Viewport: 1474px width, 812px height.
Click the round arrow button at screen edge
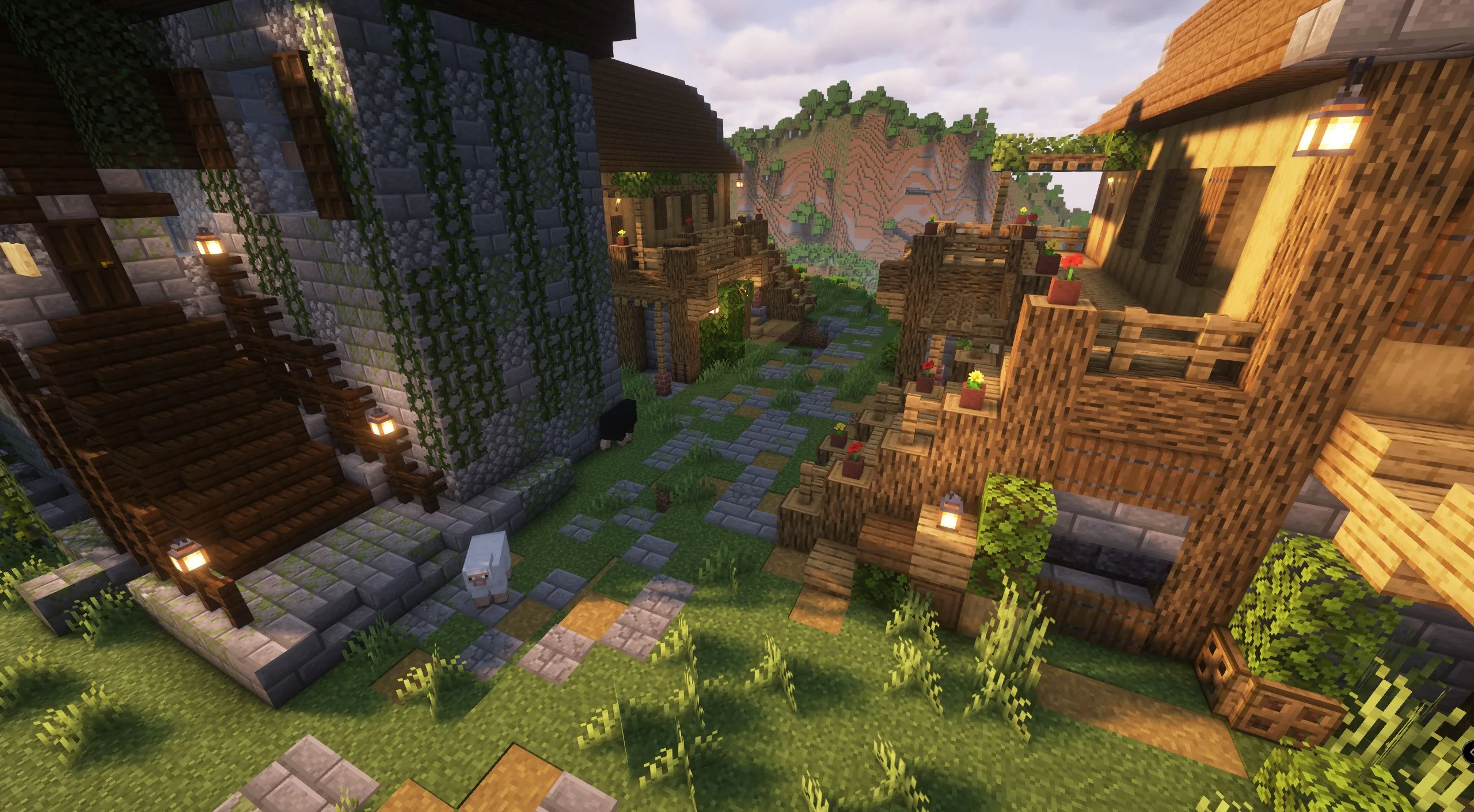coord(1469,752)
